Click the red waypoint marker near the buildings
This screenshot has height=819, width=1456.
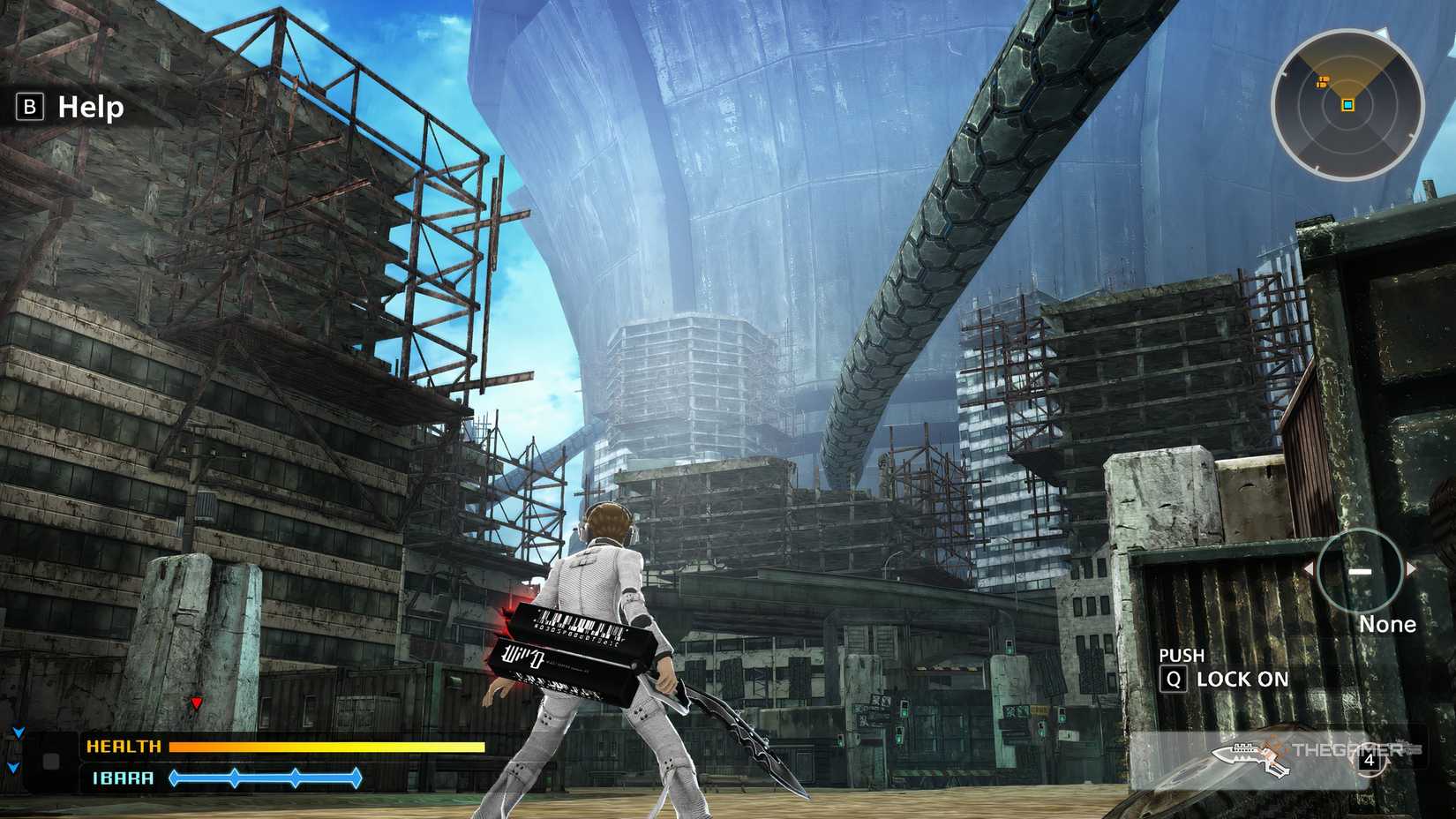[x=196, y=701]
